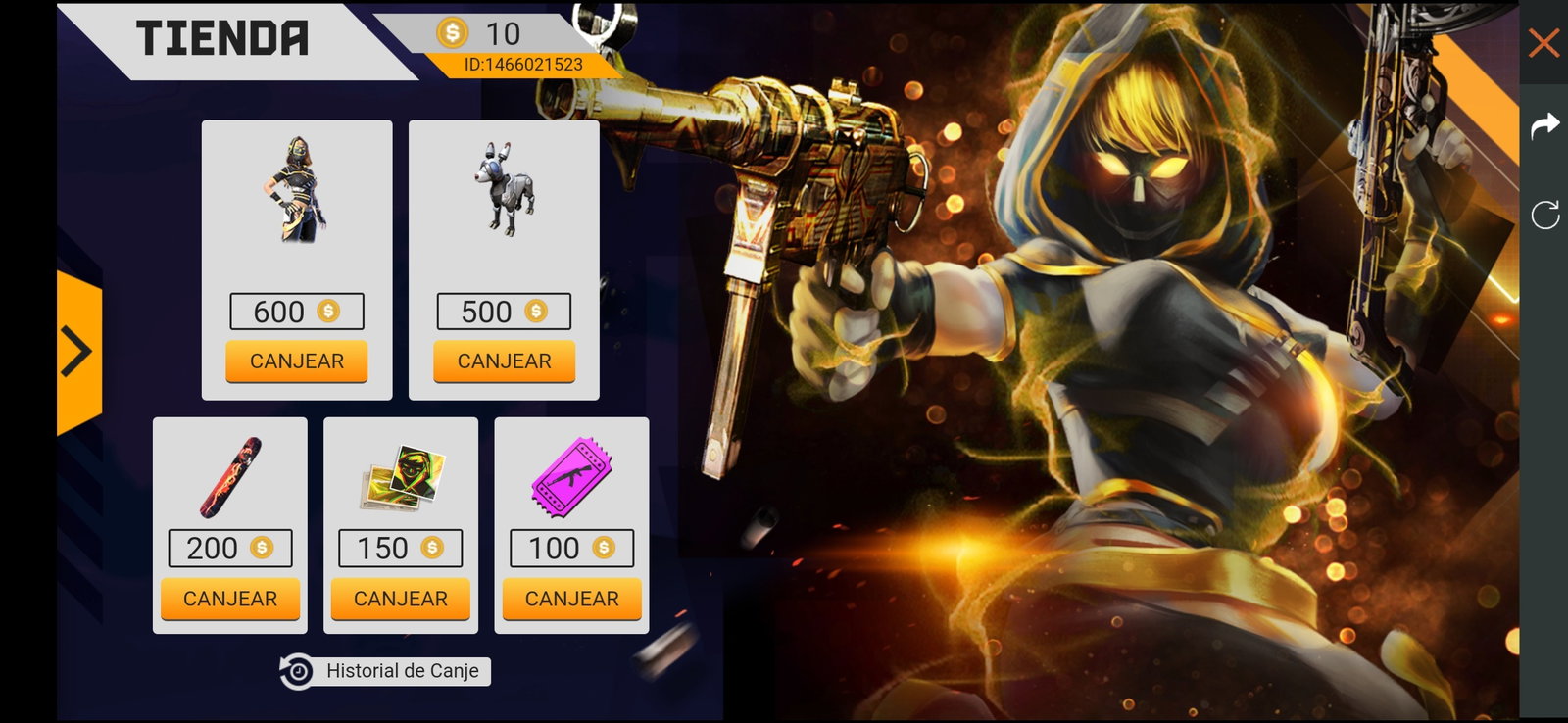
Task: Canjear the 100 coin weapon ticket
Action: [570, 598]
